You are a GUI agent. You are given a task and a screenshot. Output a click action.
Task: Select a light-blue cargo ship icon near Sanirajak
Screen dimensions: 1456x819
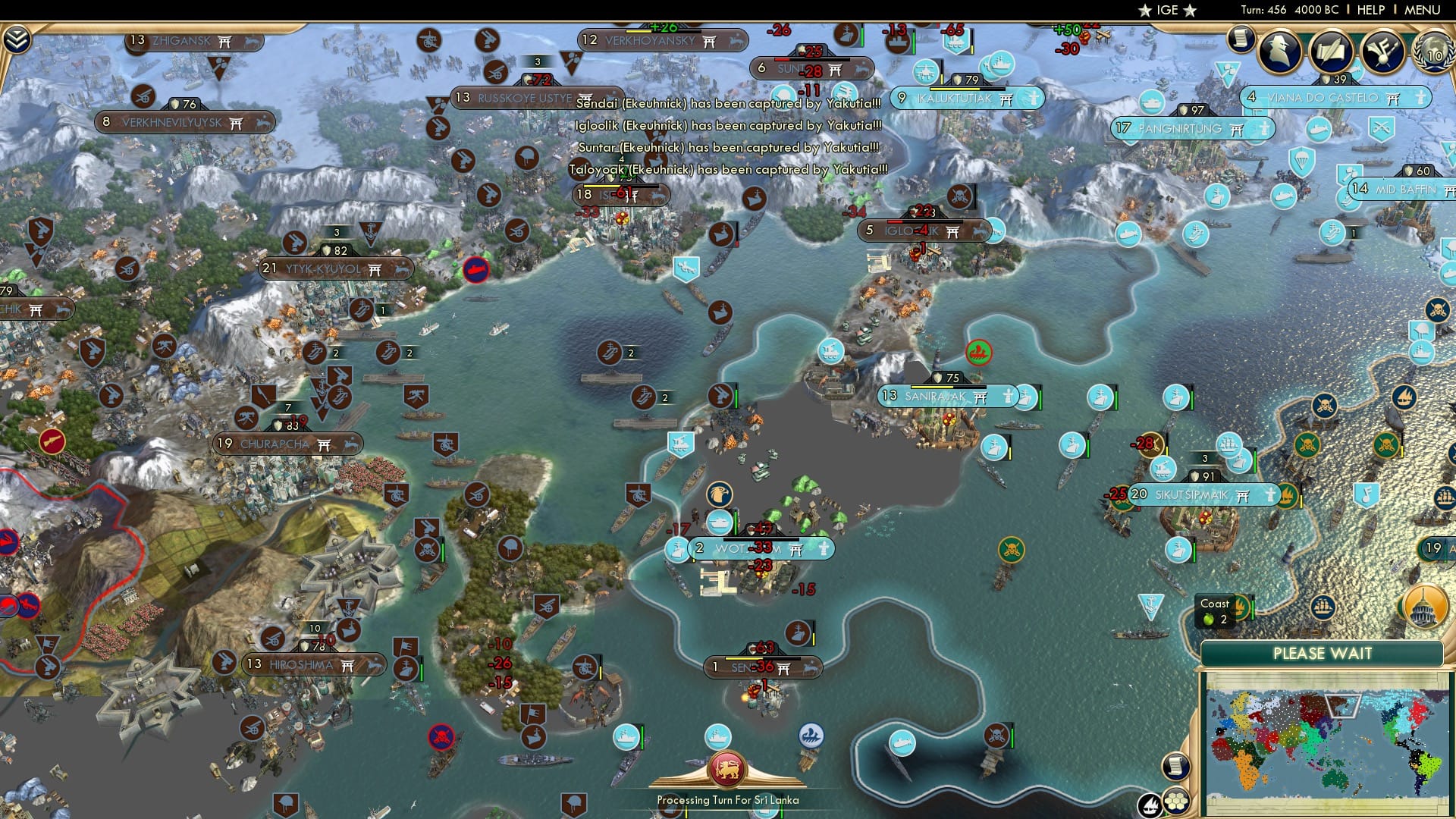(x=1028, y=396)
